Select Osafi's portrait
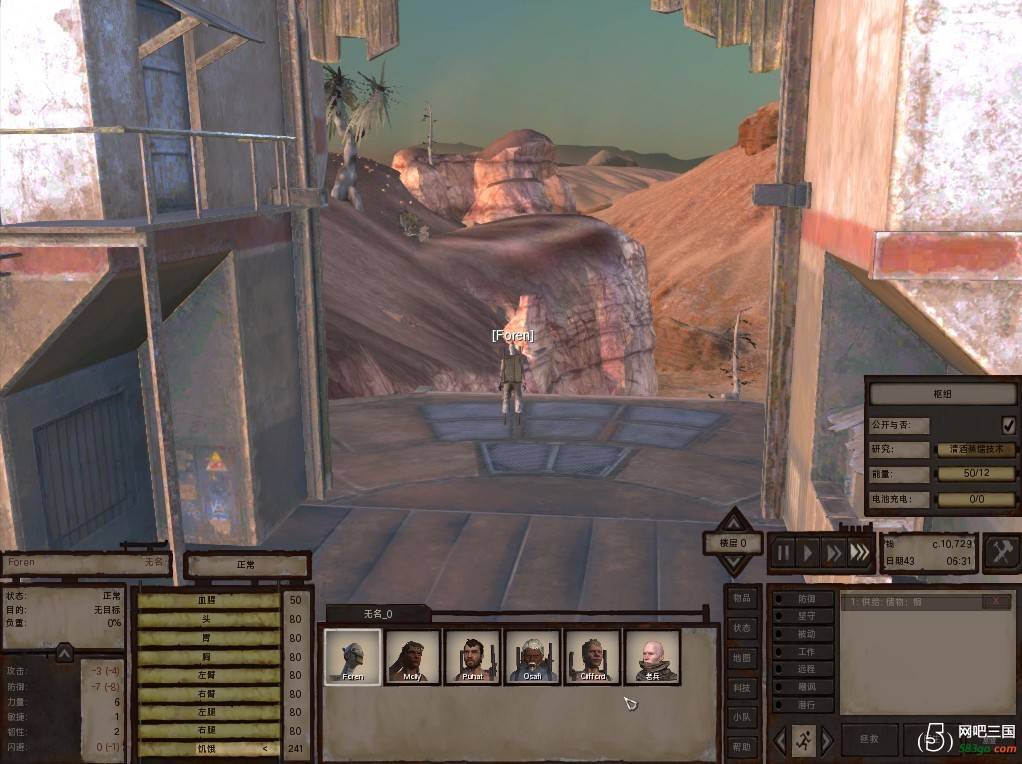1022x764 pixels. [x=532, y=657]
